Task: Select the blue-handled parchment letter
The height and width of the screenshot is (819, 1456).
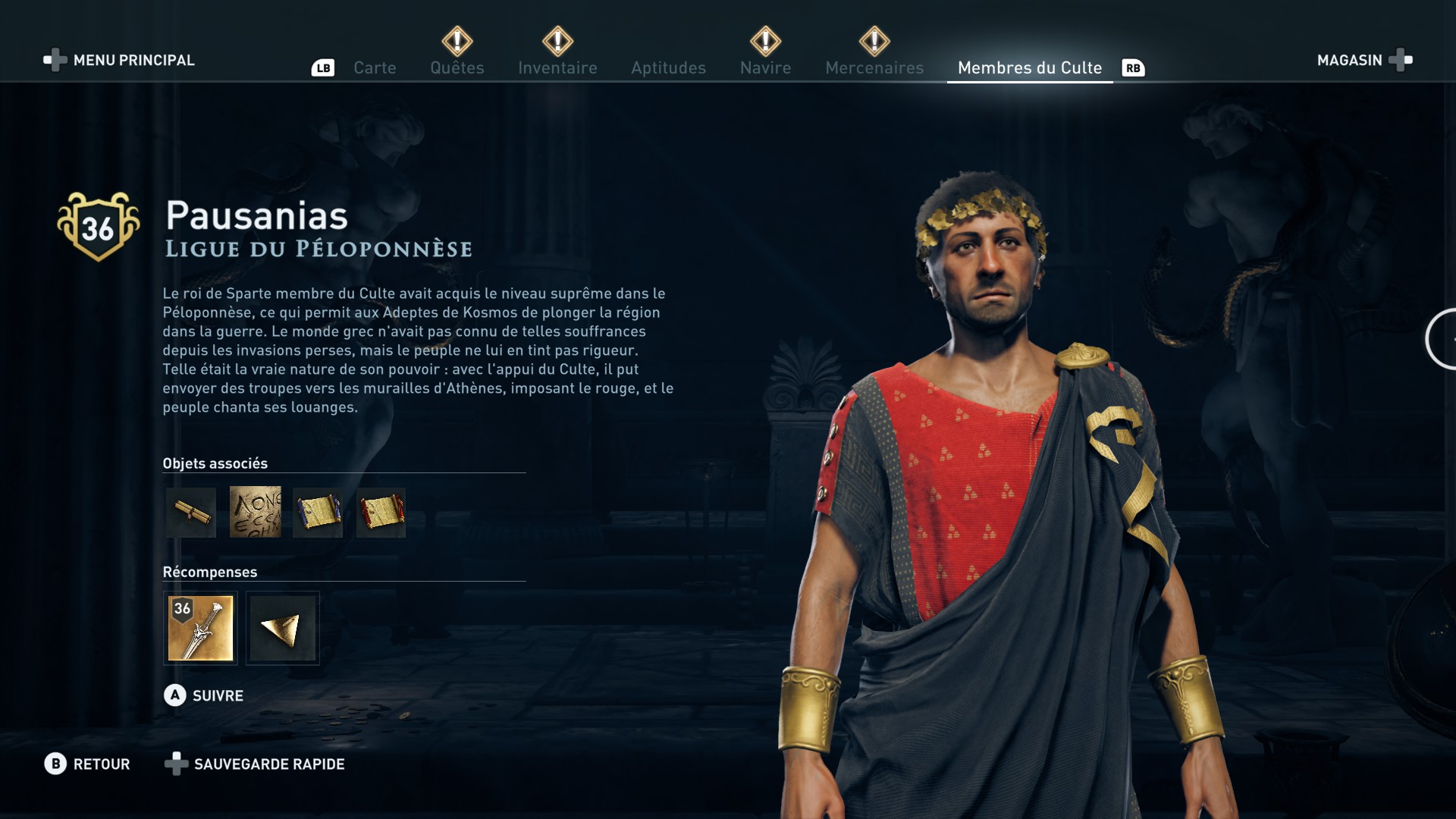Action: 318,513
